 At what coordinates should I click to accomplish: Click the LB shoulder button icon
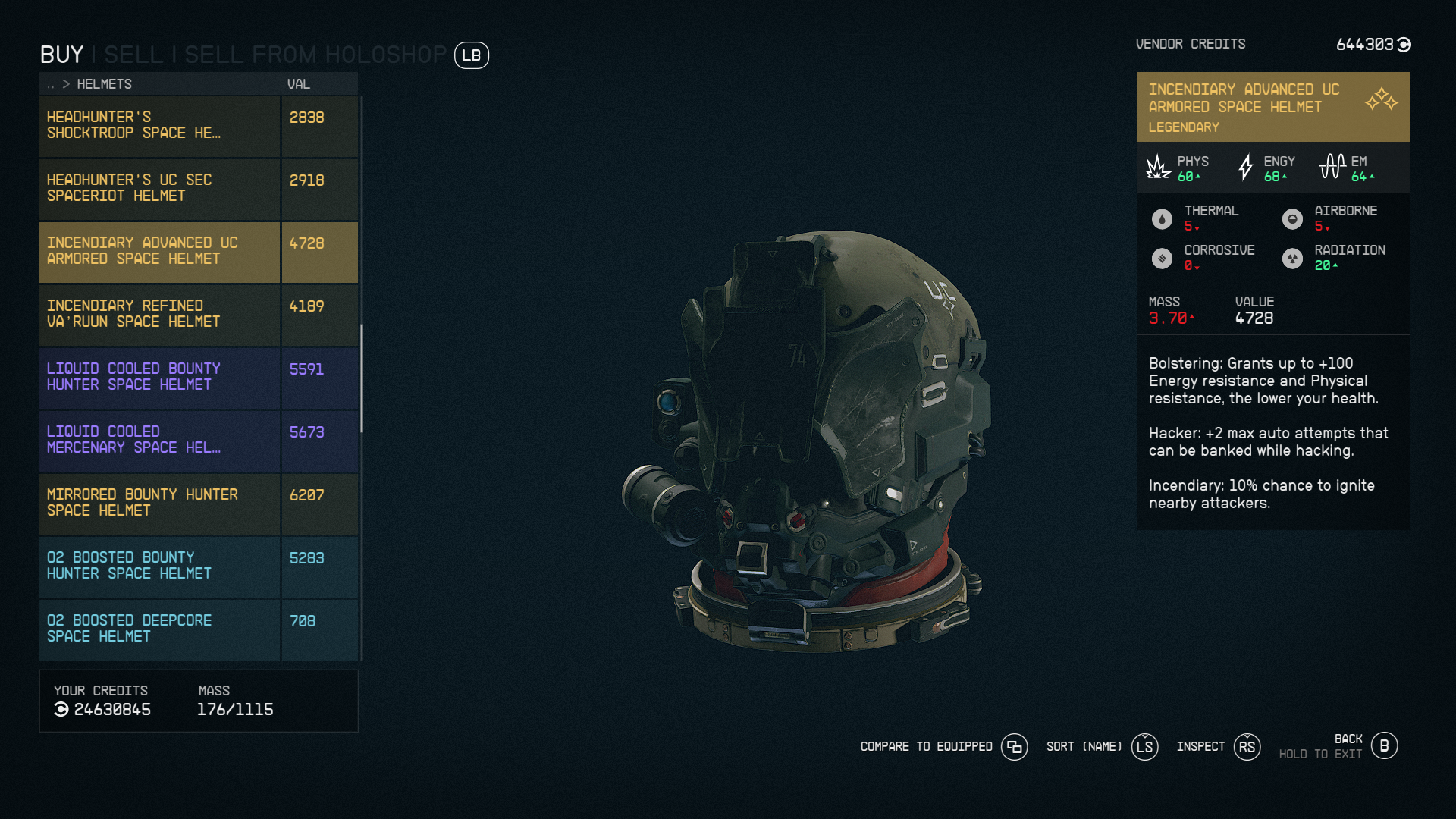click(471, 55)
